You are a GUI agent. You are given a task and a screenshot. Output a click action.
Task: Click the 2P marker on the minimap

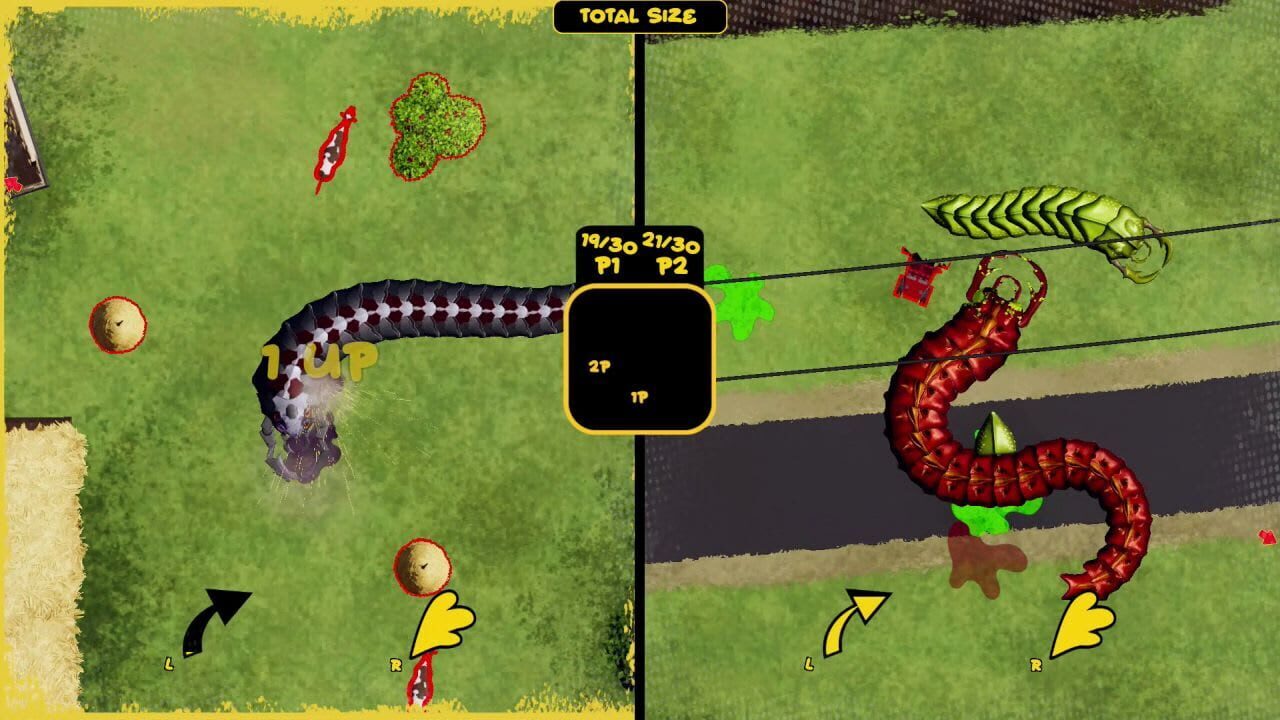click(600, 363)
